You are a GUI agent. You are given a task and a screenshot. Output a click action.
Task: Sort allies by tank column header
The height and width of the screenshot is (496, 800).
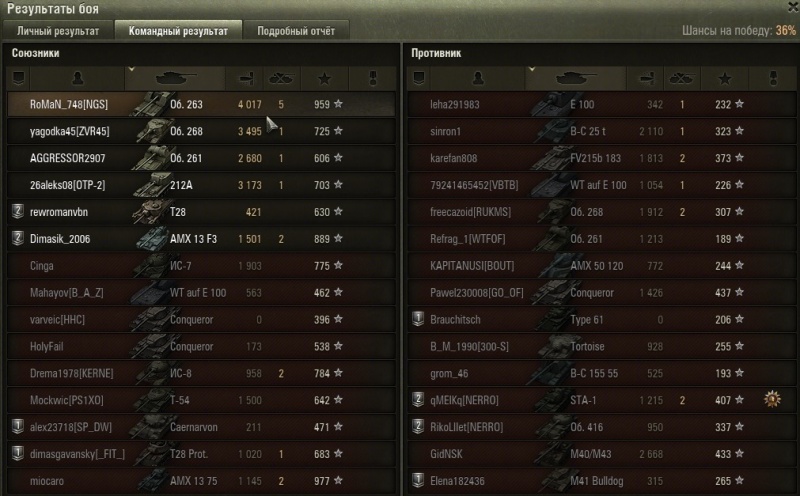tap(176, 76)
